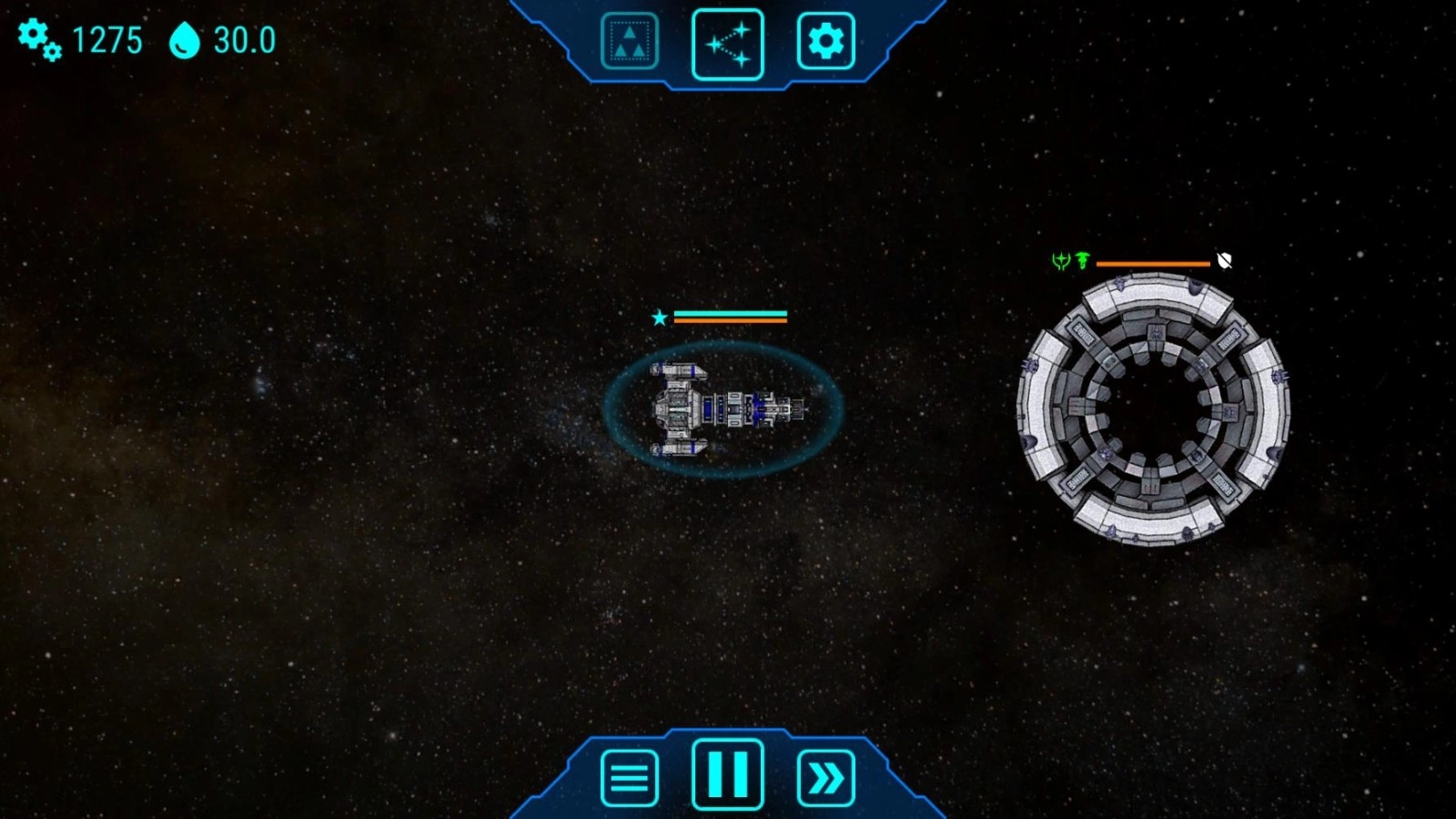
Task: Select the ring-shaped space station
Action: pyautogui.click(x=1153, y=409)
